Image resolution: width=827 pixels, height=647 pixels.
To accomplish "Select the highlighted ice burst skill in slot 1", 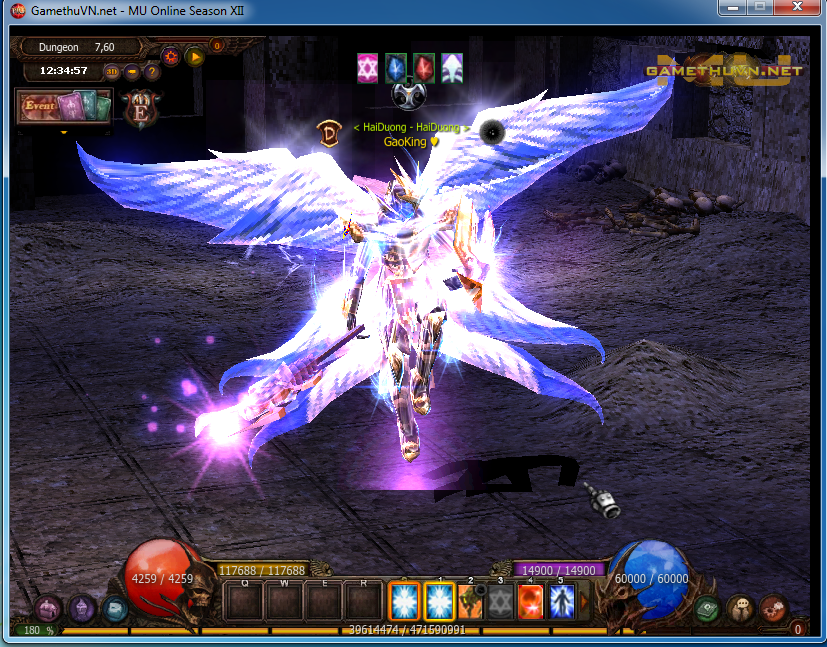I will point(440,602).
